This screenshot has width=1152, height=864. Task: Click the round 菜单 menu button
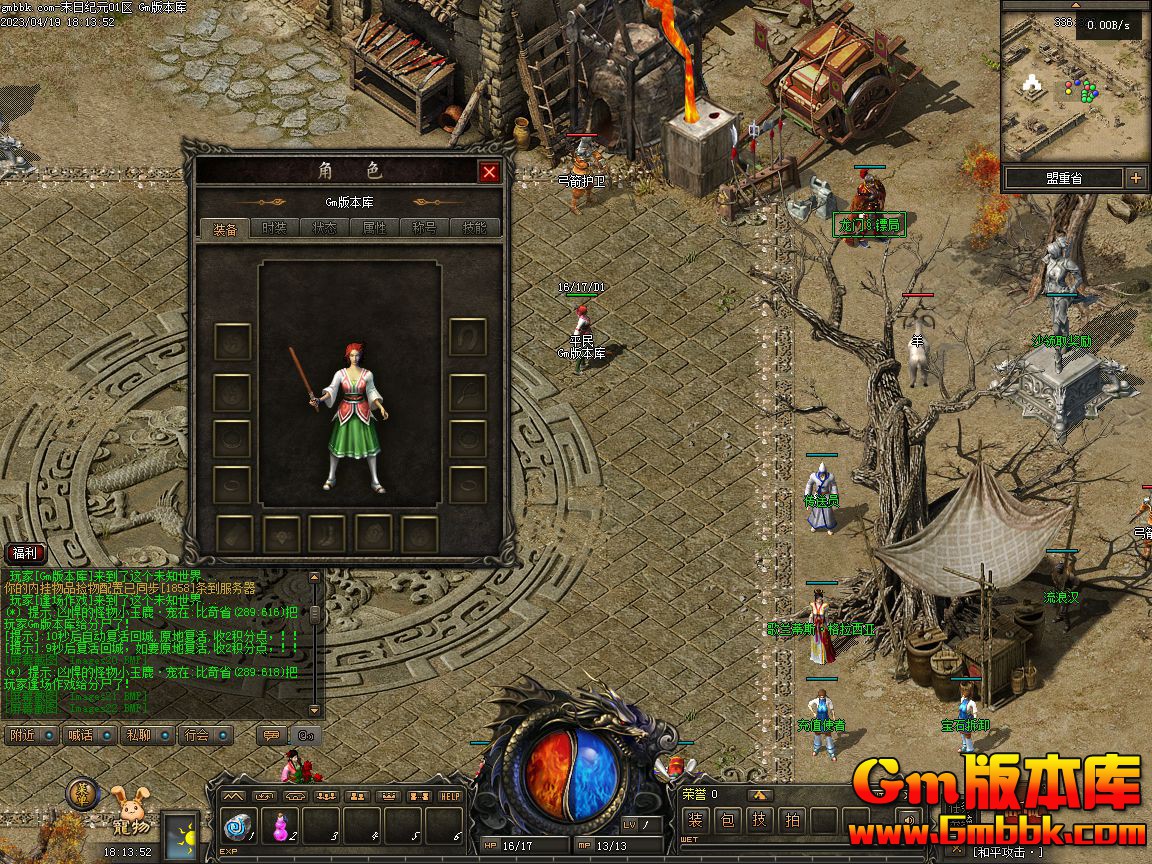tap(82, 794)
